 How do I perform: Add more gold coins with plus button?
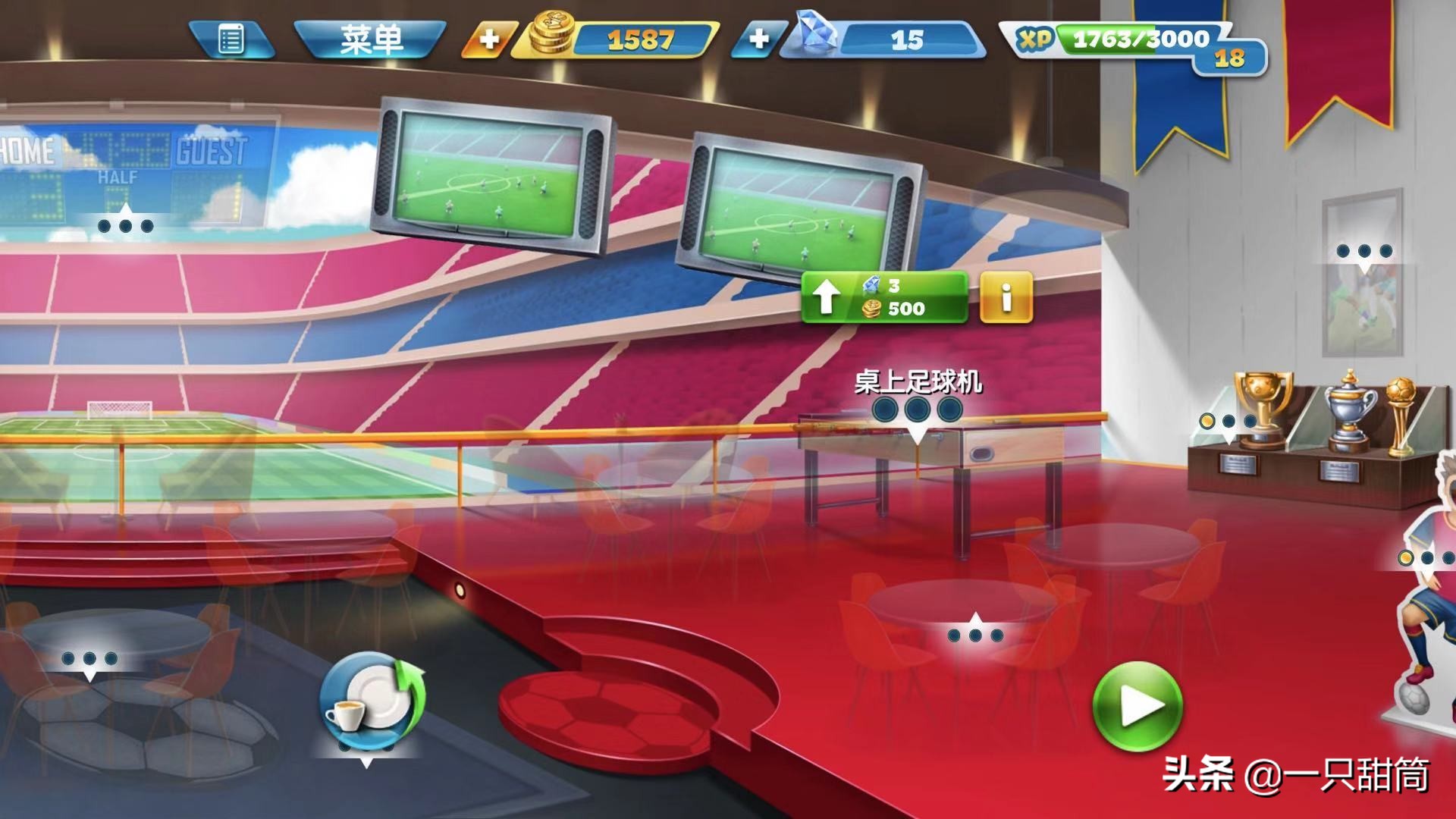[x=489, y=39]
